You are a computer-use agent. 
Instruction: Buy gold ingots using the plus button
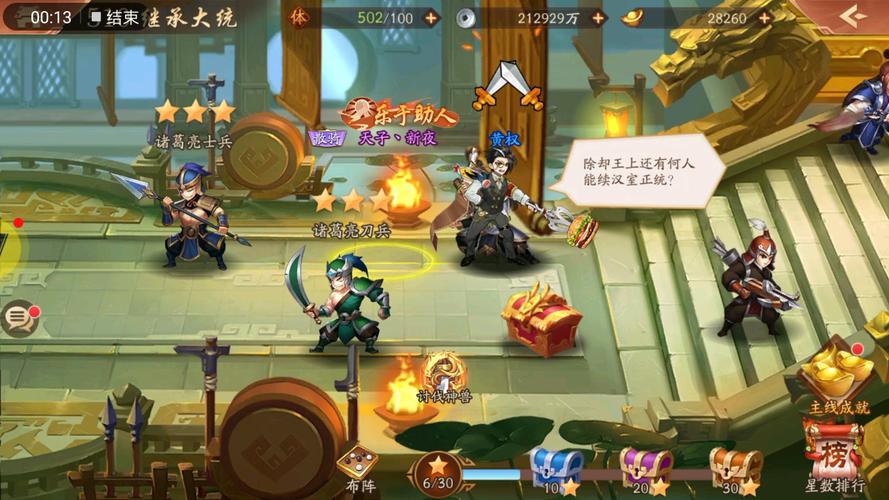[763, 17]
